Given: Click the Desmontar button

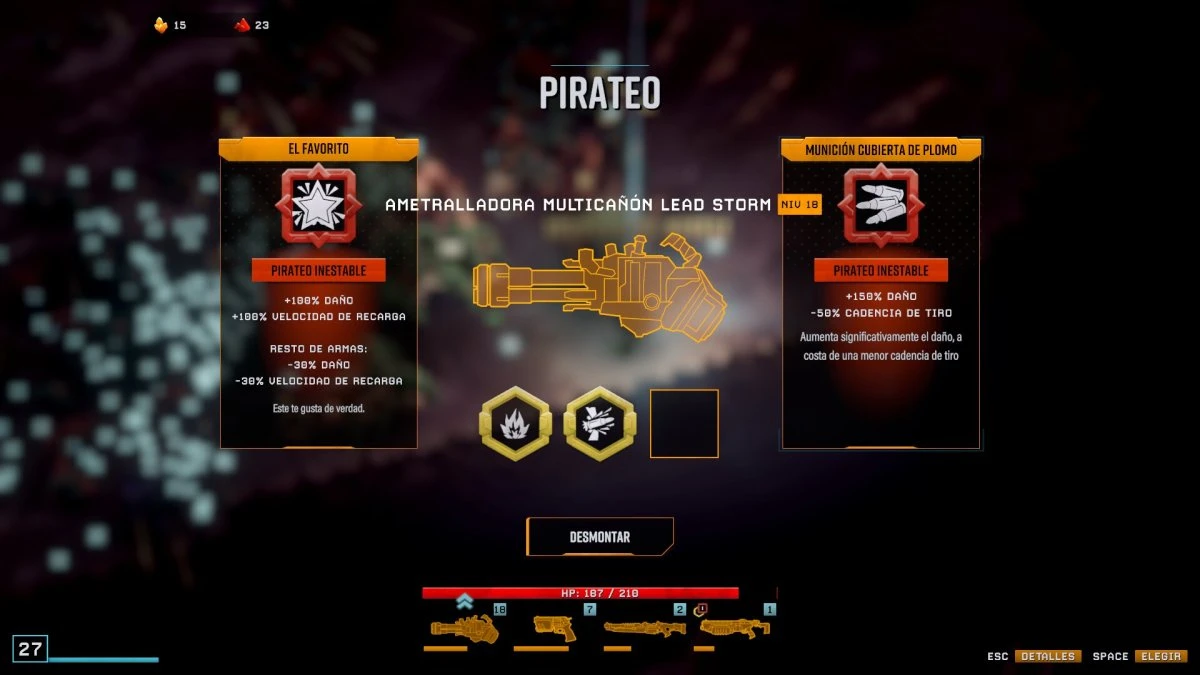Looking at the screenshot, I should [600, 537].
